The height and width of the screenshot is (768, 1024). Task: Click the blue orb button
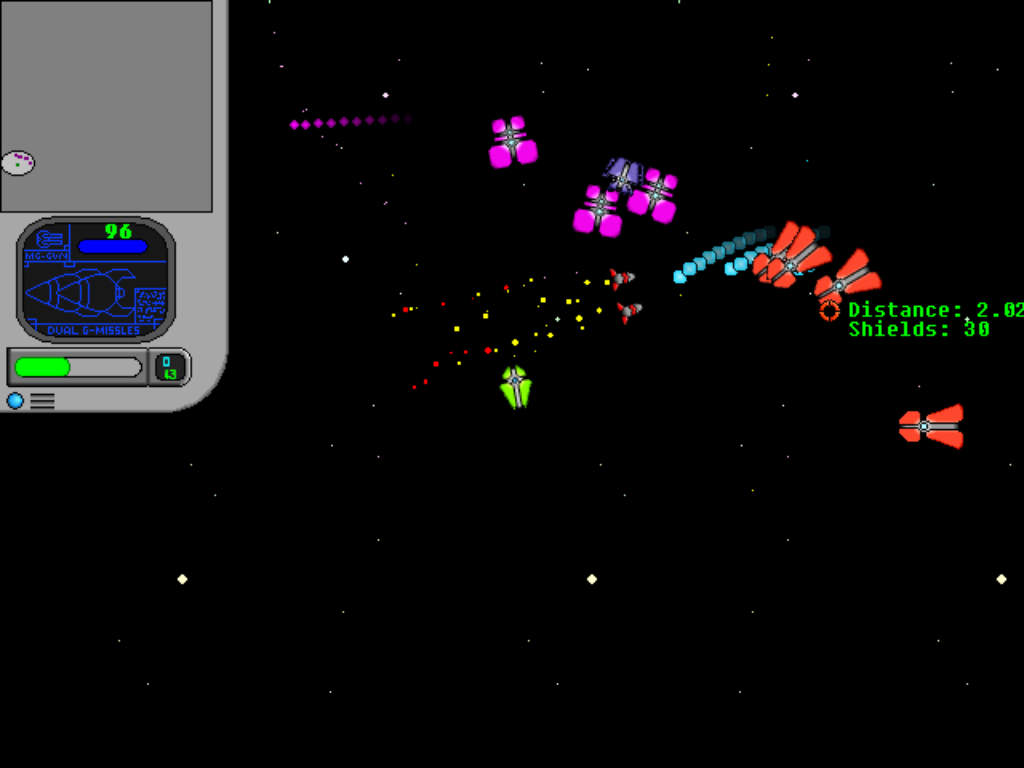click(15, 401)
